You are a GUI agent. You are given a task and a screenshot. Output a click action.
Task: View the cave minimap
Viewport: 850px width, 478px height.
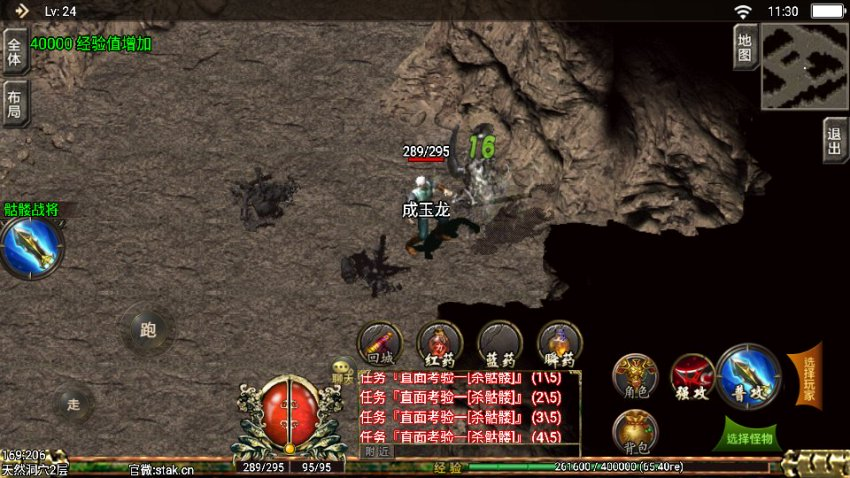803,66
